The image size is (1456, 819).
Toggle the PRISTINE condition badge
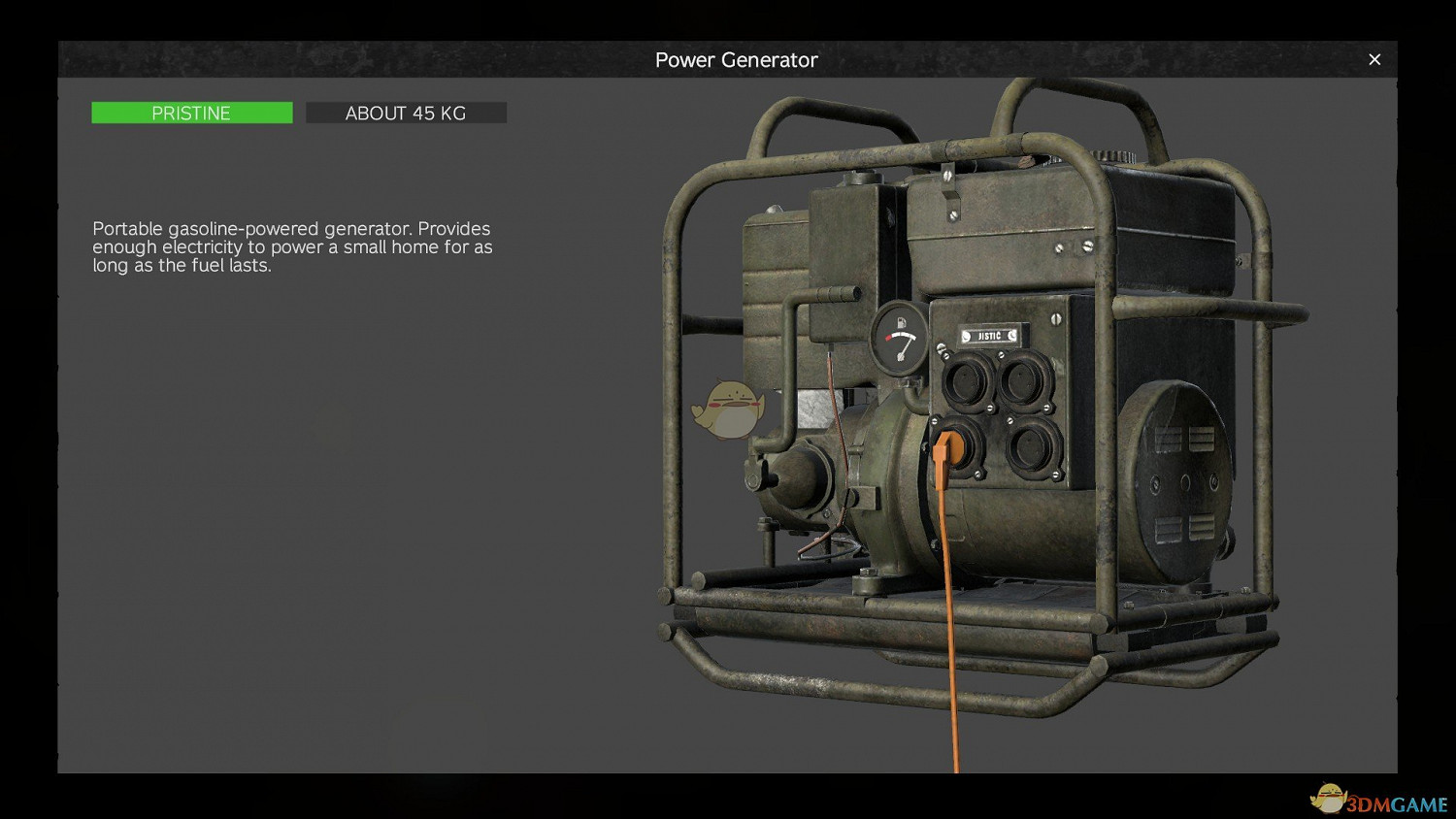click(x=191, y=113)
